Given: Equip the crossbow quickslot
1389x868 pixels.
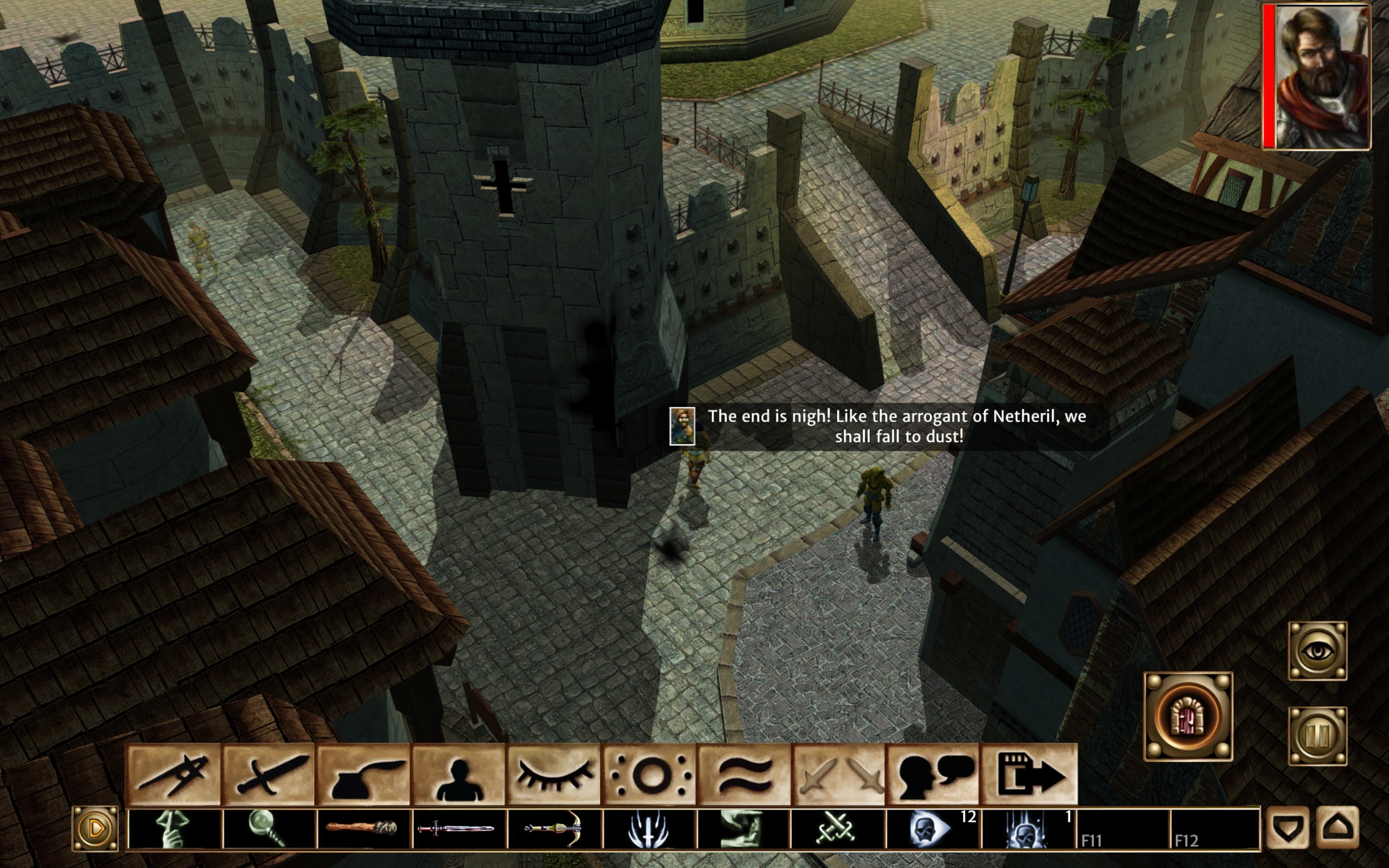Looking at the screenshot, I should click(553, 828).
